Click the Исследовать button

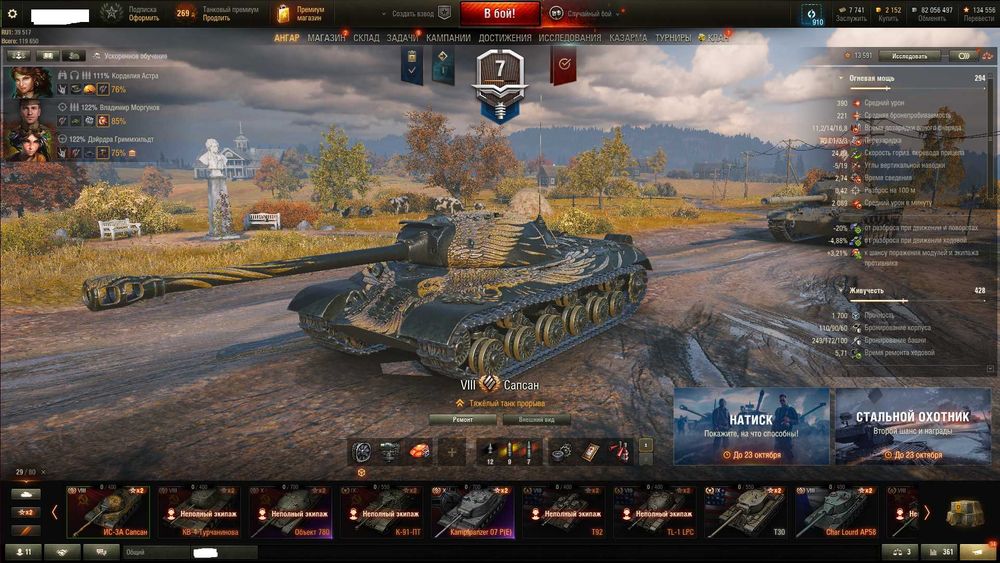[x=909, y=56]
